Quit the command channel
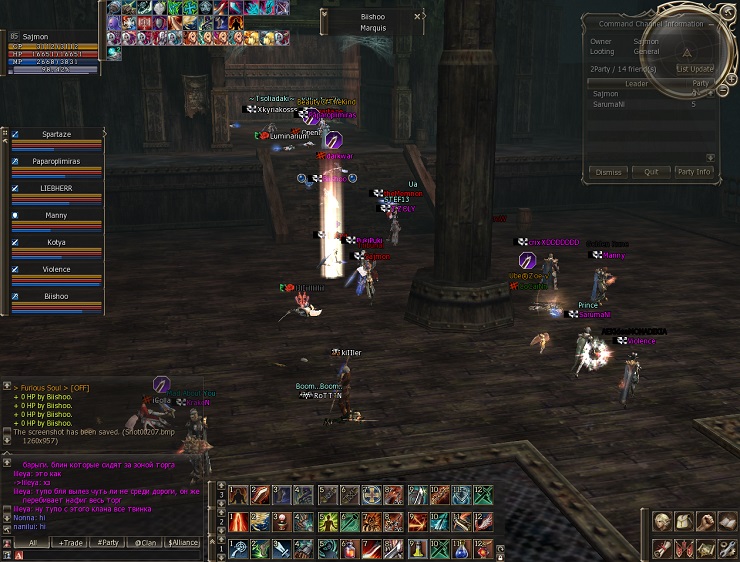Screen dimensions: 740x562 [651, 172]
